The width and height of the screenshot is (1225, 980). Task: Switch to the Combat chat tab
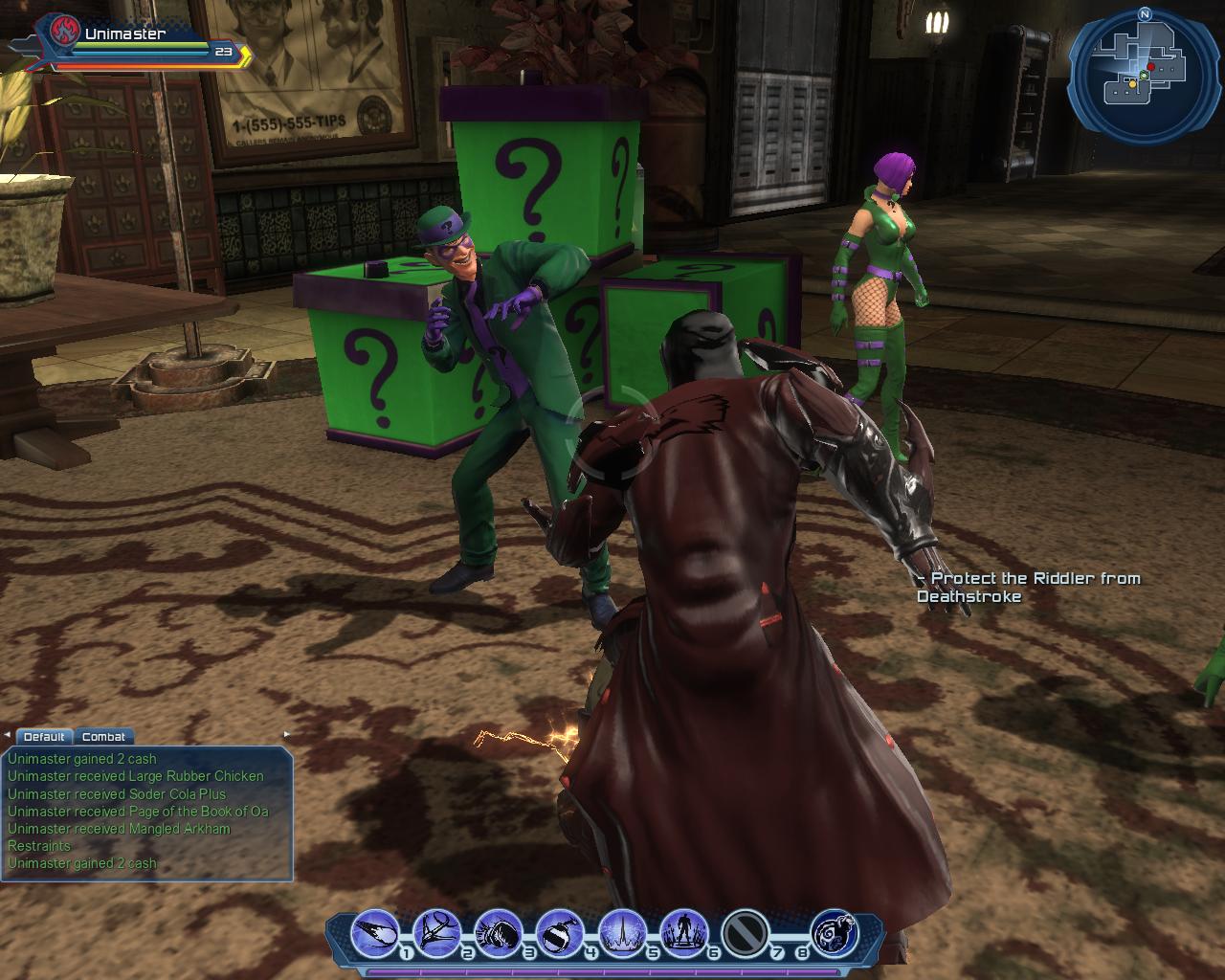103,737
